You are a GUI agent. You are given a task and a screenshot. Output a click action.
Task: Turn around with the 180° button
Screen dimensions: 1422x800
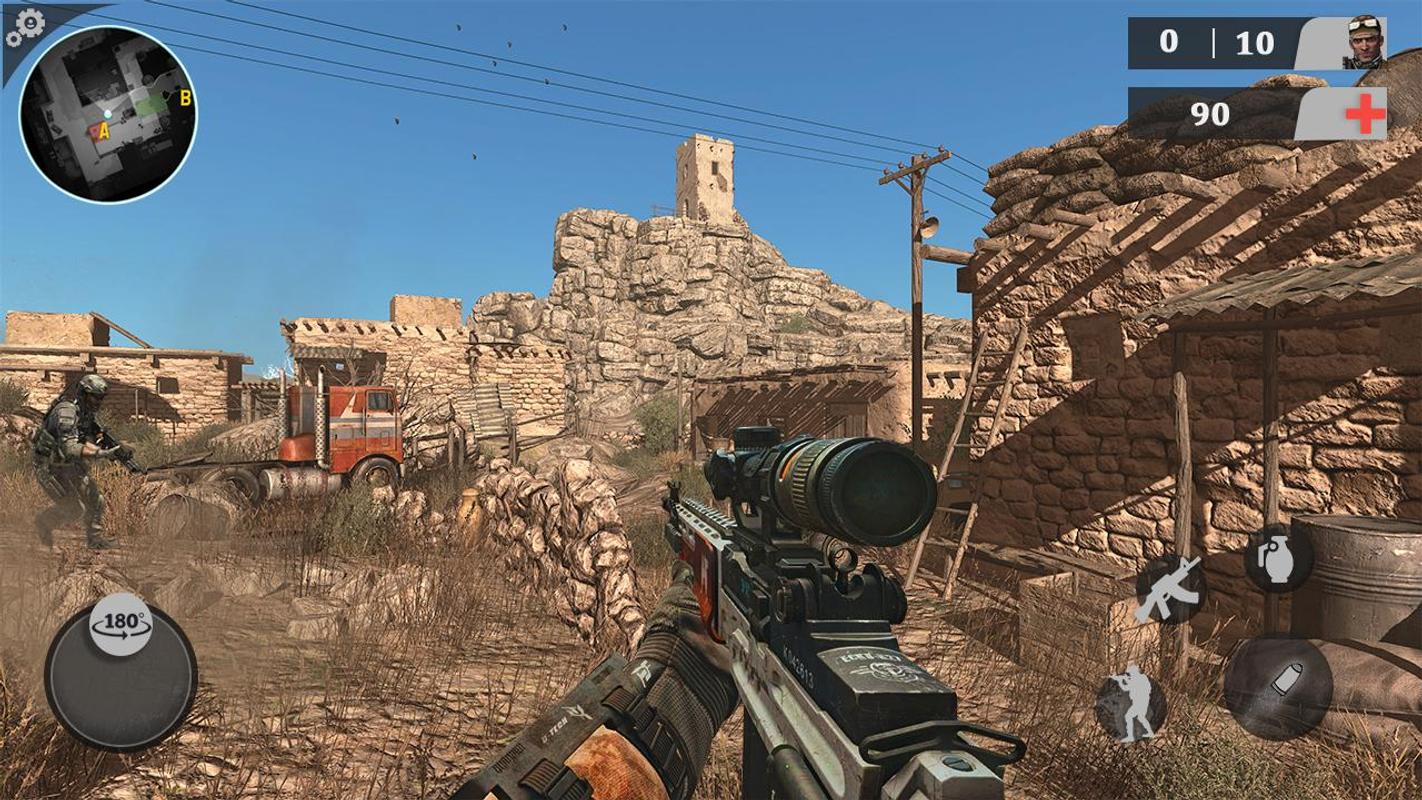pos(120,624)
